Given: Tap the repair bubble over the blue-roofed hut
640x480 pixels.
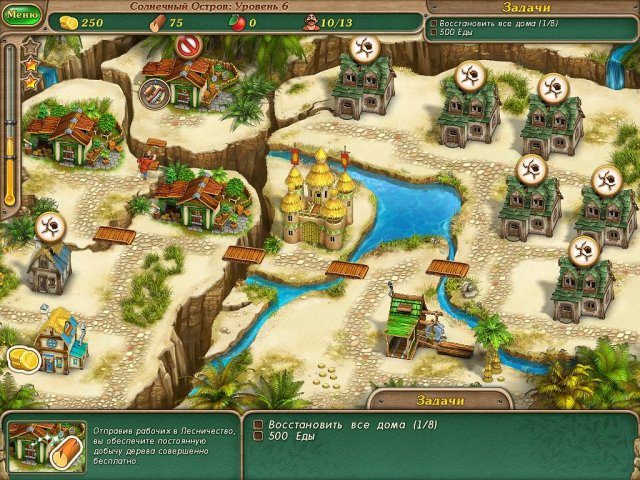Looking at the screenshot, I should [x=50, y=226].
